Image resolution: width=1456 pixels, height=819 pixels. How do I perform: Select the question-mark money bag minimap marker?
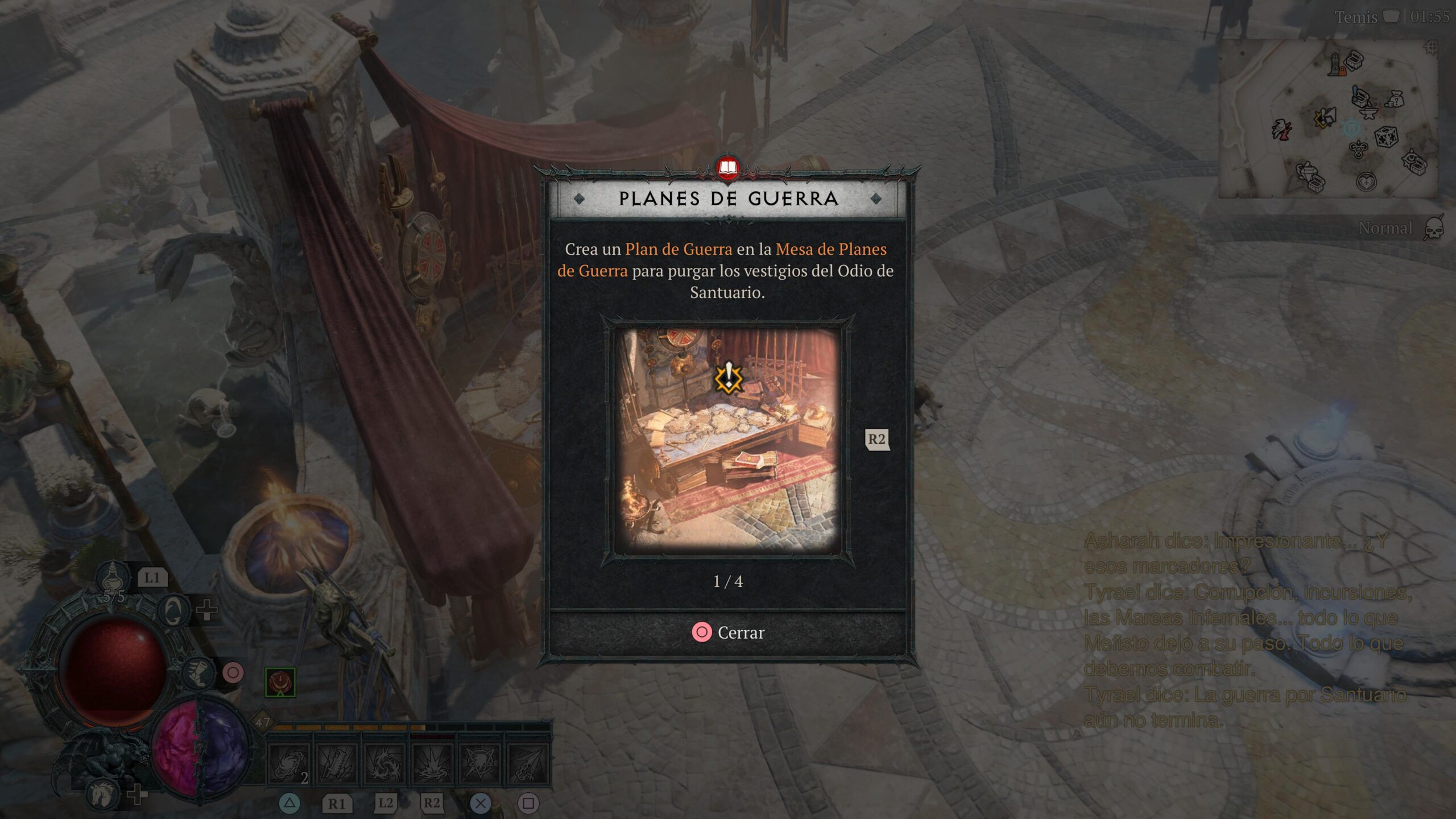1395,100
